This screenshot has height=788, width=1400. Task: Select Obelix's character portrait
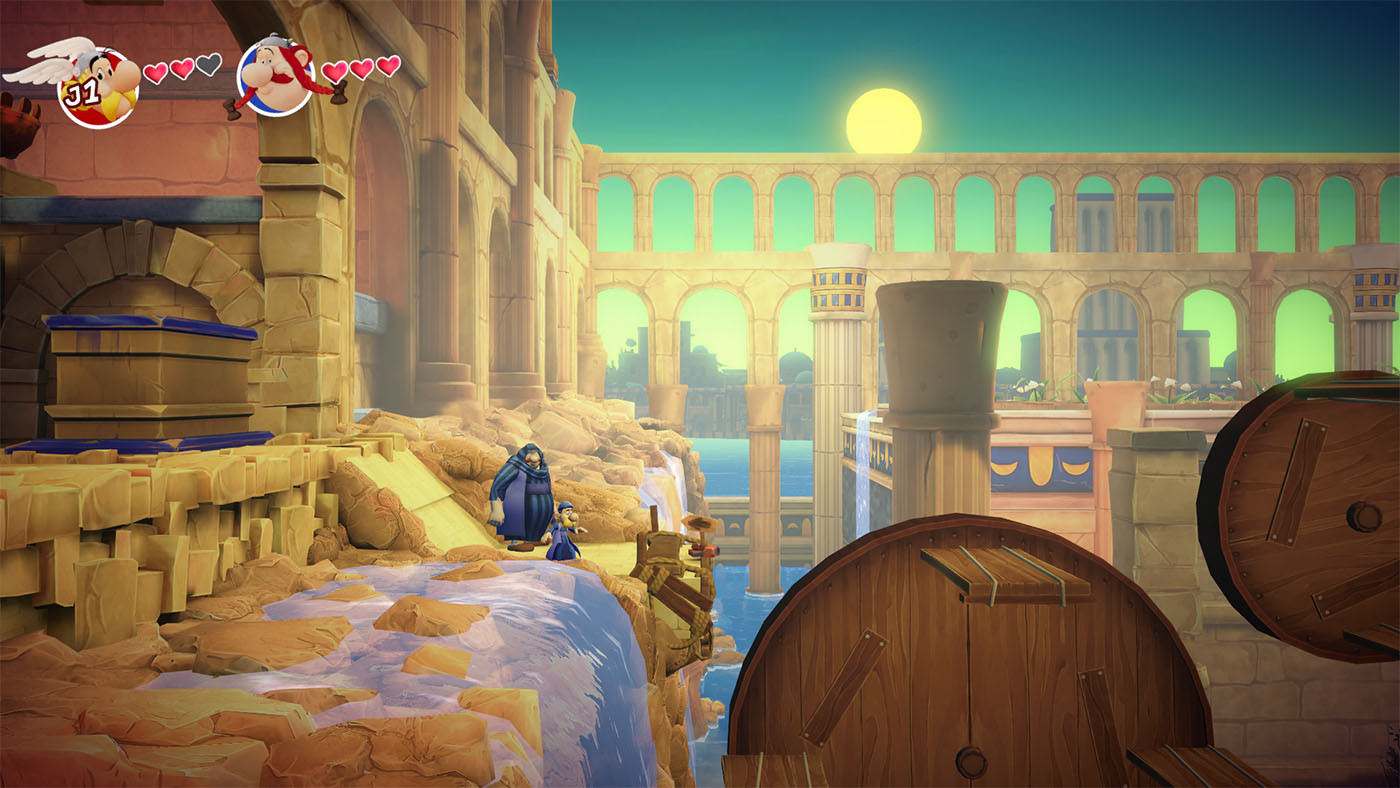point(276,76)
